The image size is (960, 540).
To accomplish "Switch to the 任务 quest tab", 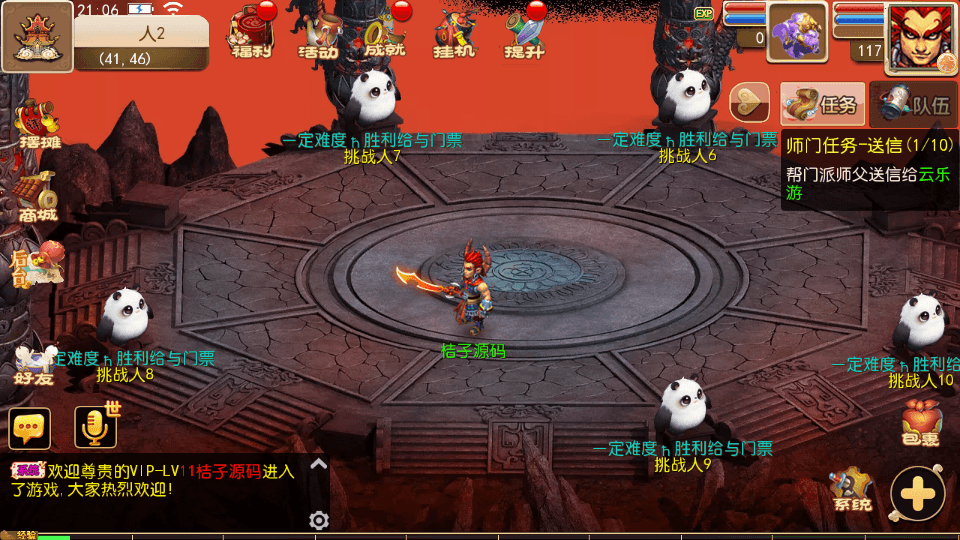I will (x=822, y=103).
